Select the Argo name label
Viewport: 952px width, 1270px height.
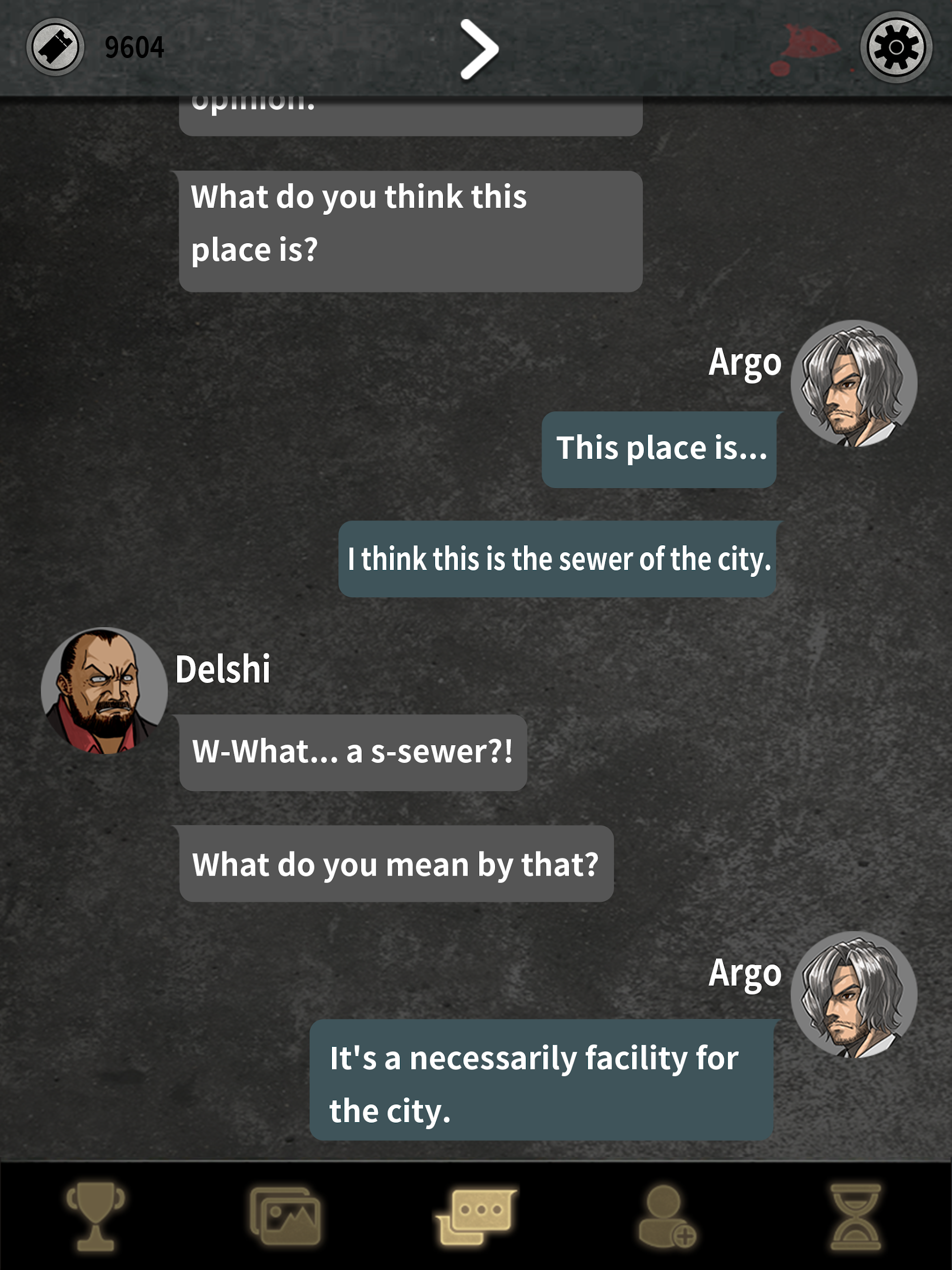[x=745, y=362]
